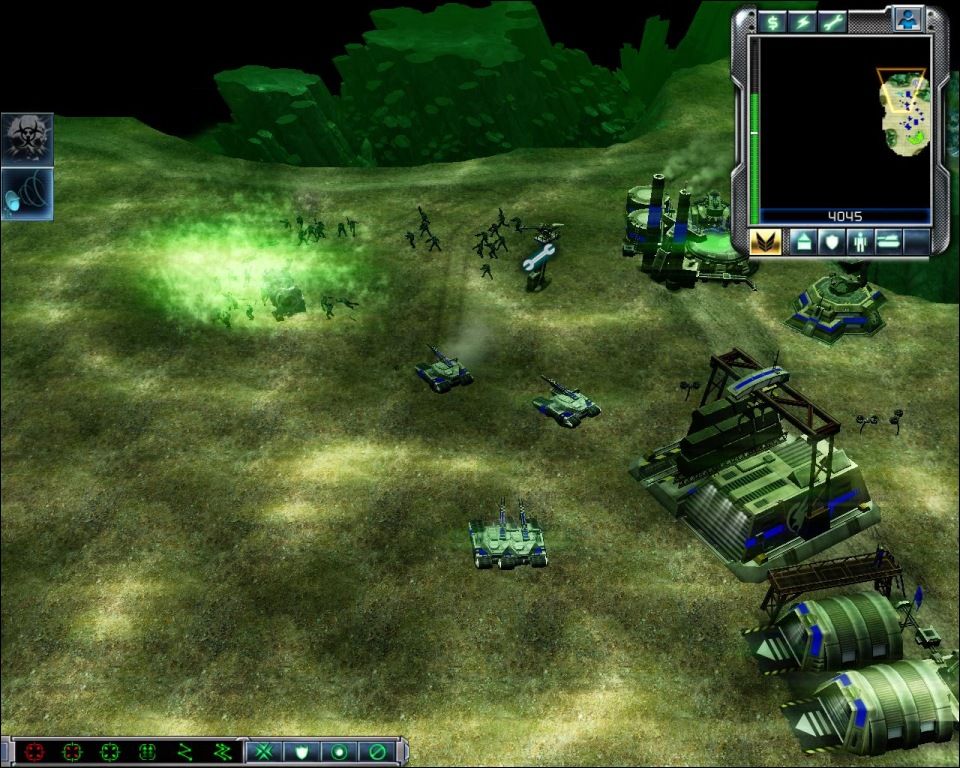Set the guard shield stance
Screen dimensions: 960x768
(x=300, y=751)
